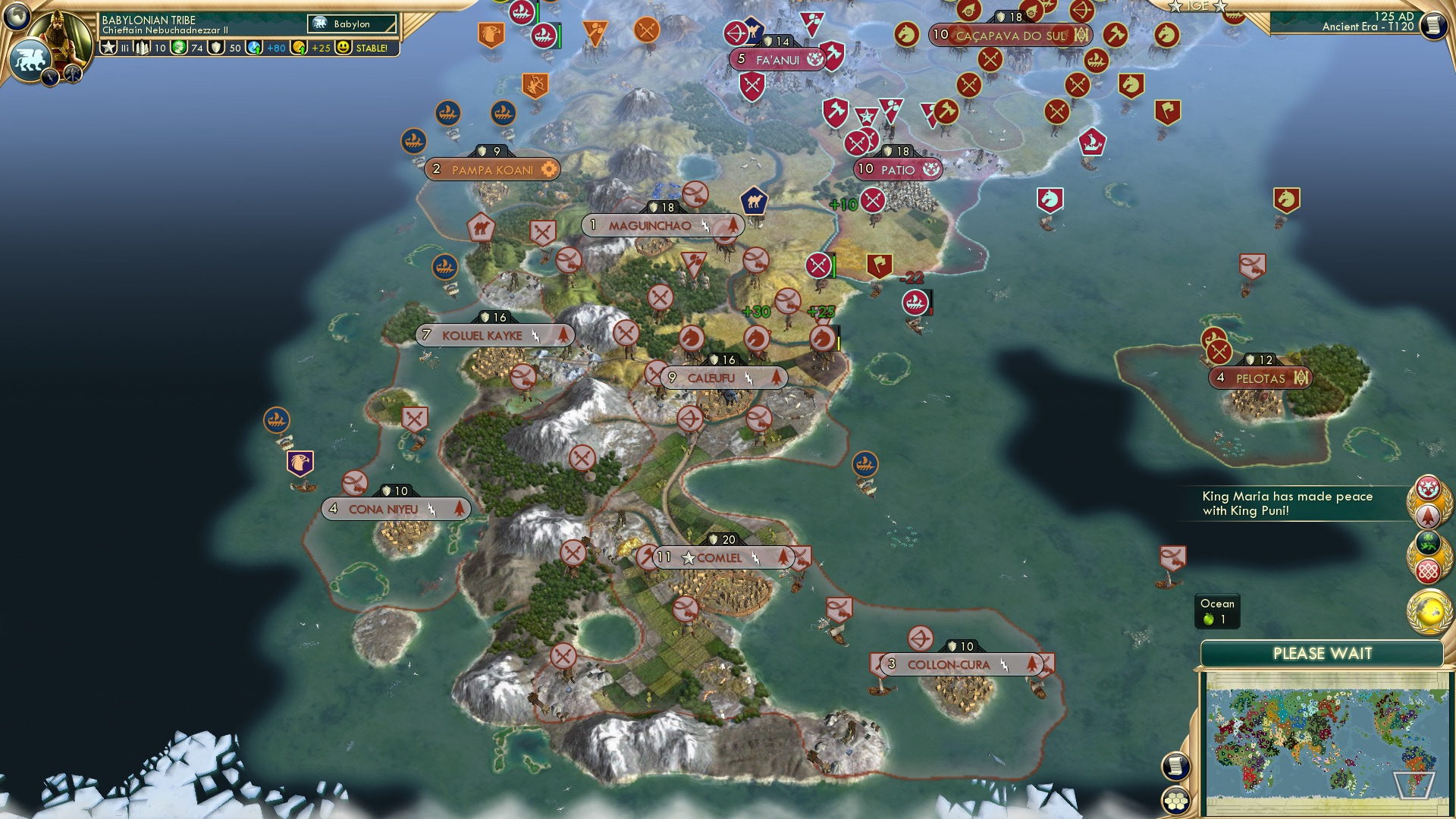The width and height of the screenshot is (1456, 819).
Task: Click the King Maria peace notification text
Action: (x=1288, y=503)
